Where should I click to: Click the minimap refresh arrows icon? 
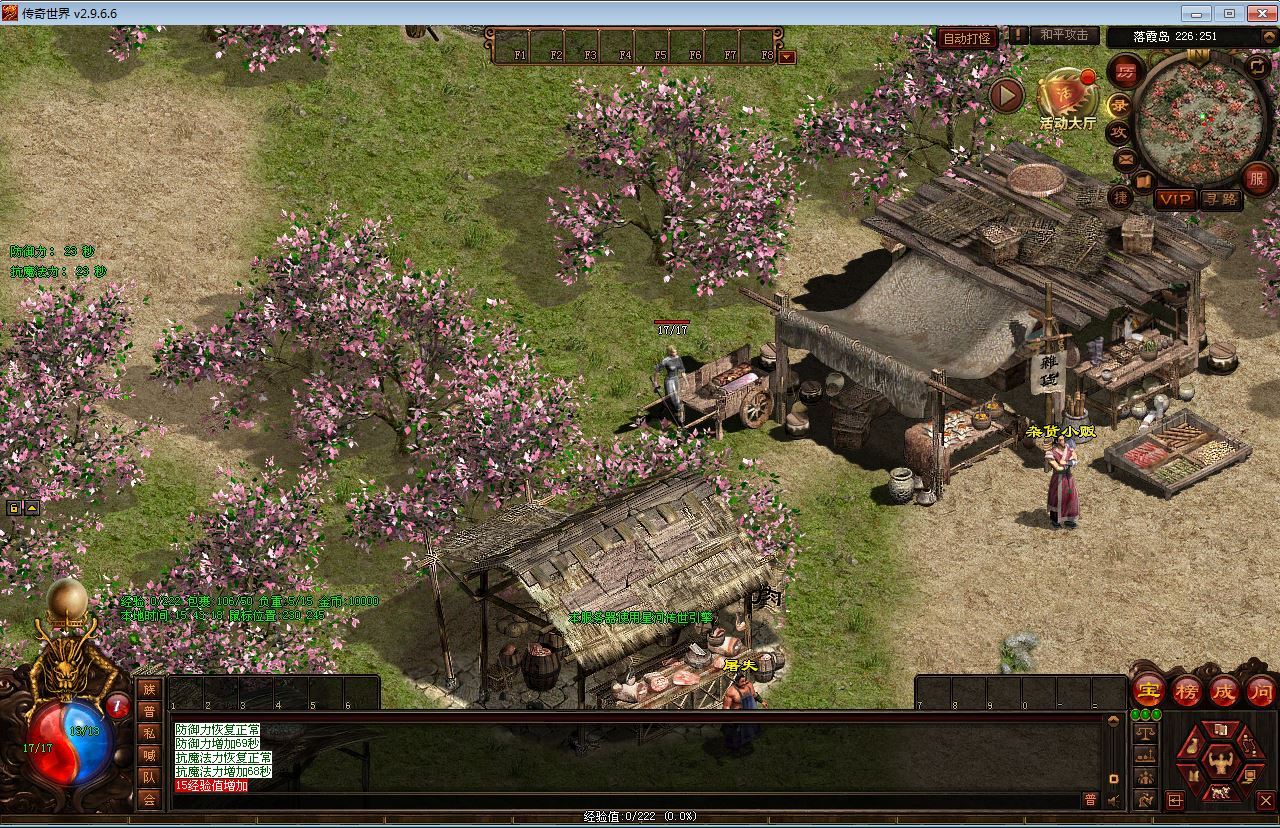[1257, 66]
